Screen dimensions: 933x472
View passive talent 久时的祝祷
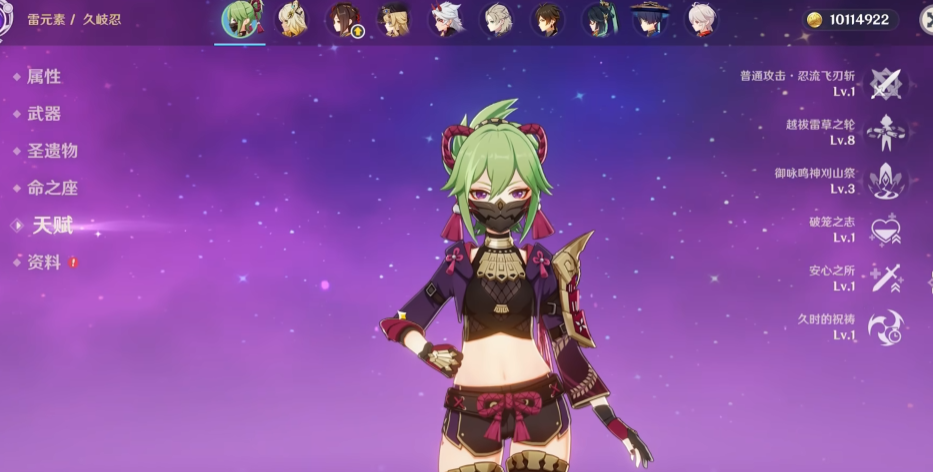[885, 327]
